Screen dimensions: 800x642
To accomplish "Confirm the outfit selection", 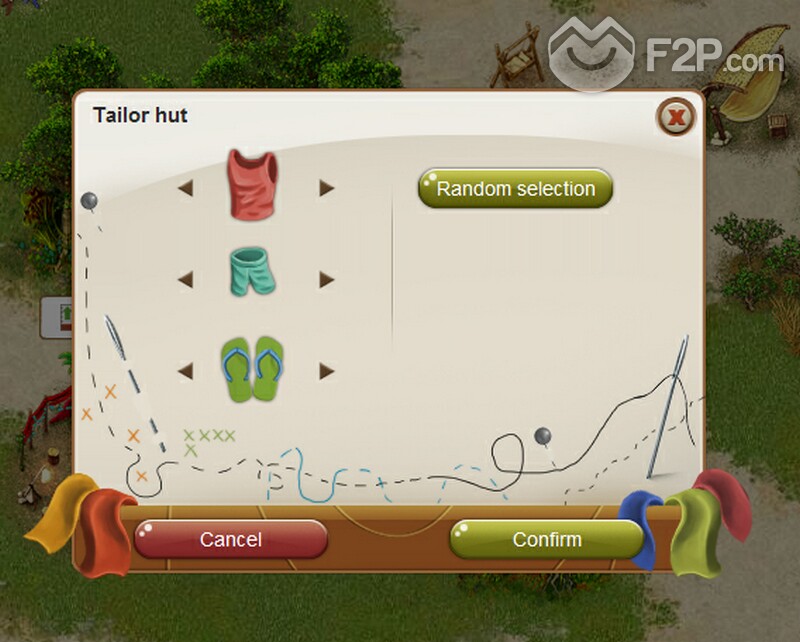I will pos(546,539).
